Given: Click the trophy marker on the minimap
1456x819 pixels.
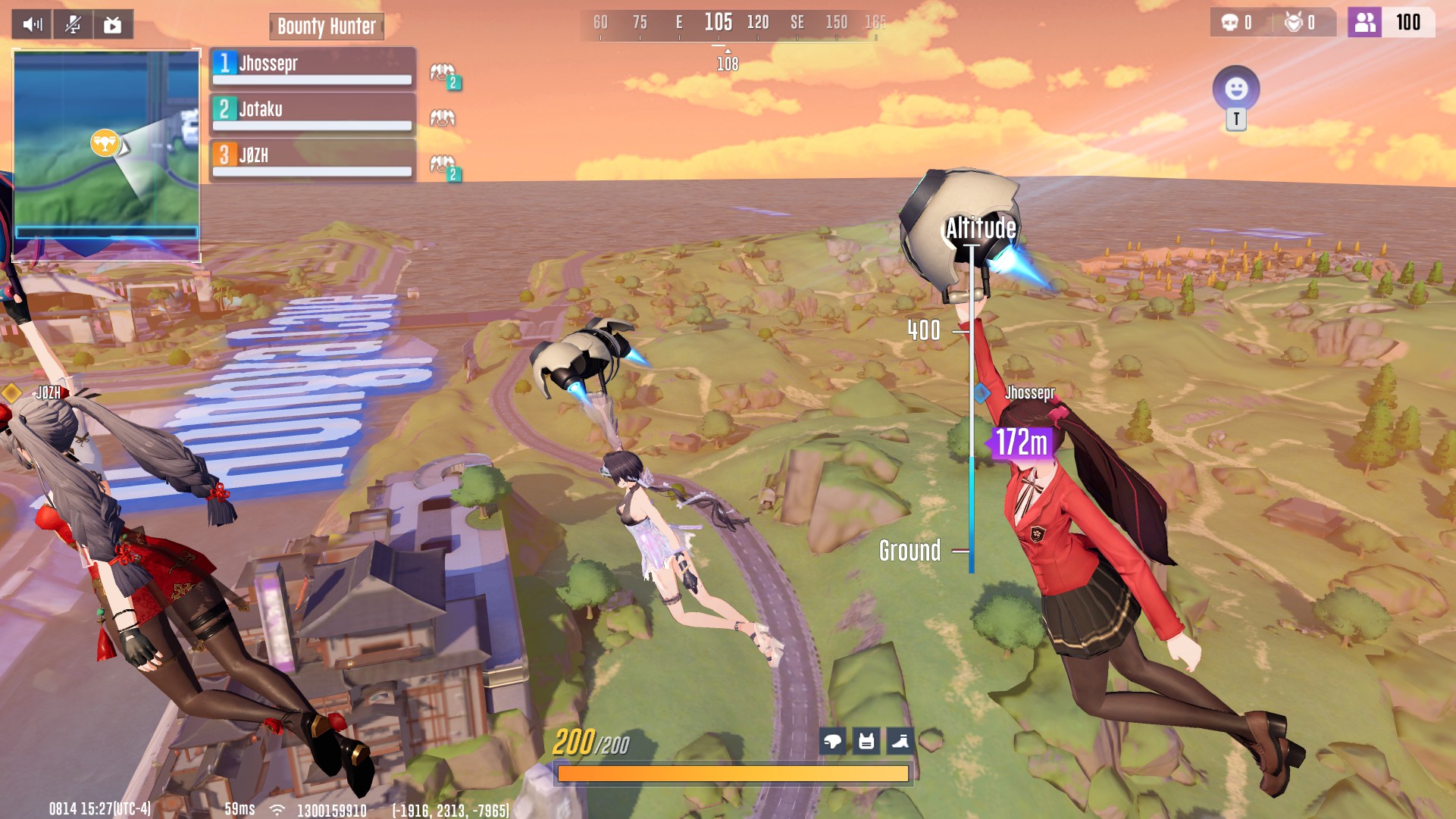Looking at the screenshot, I should (105, 142).
